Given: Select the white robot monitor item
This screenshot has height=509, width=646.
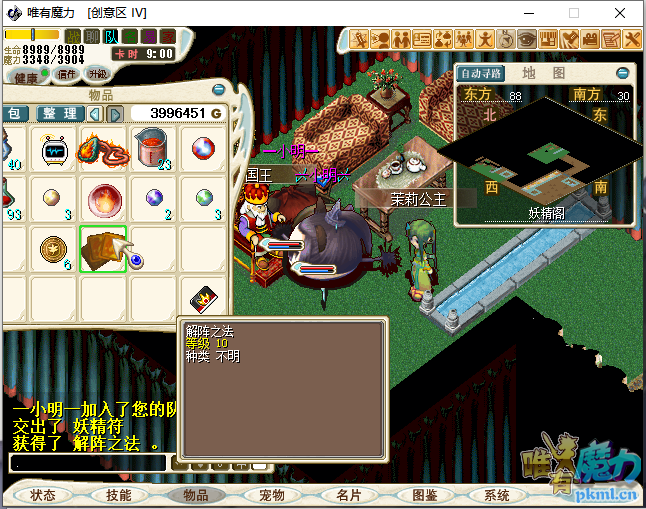Looking at the screenshot, I should click(x=54, y=149).
